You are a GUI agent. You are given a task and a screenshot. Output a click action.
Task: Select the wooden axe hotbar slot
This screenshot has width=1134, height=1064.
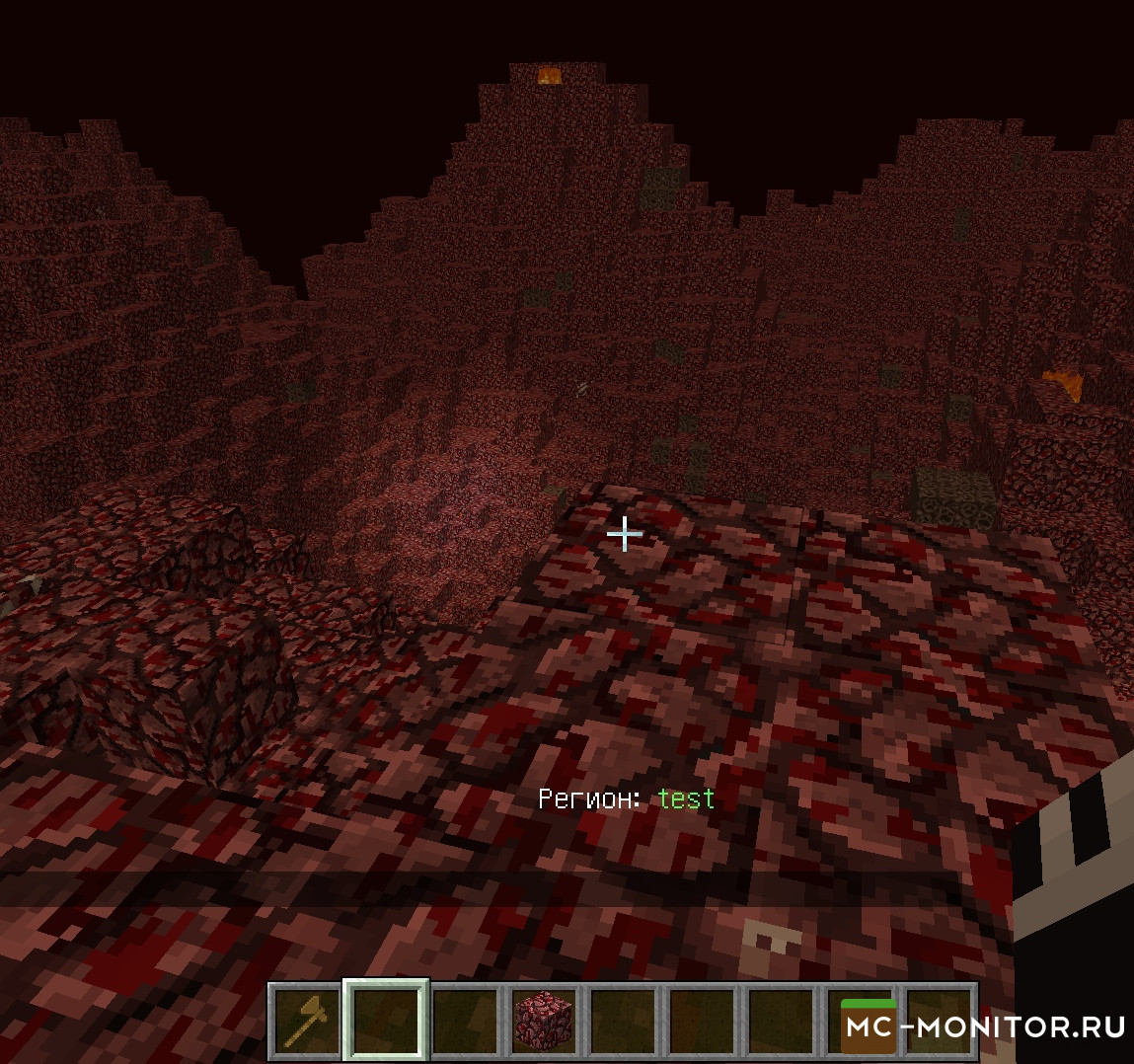tap(306, 1021)
